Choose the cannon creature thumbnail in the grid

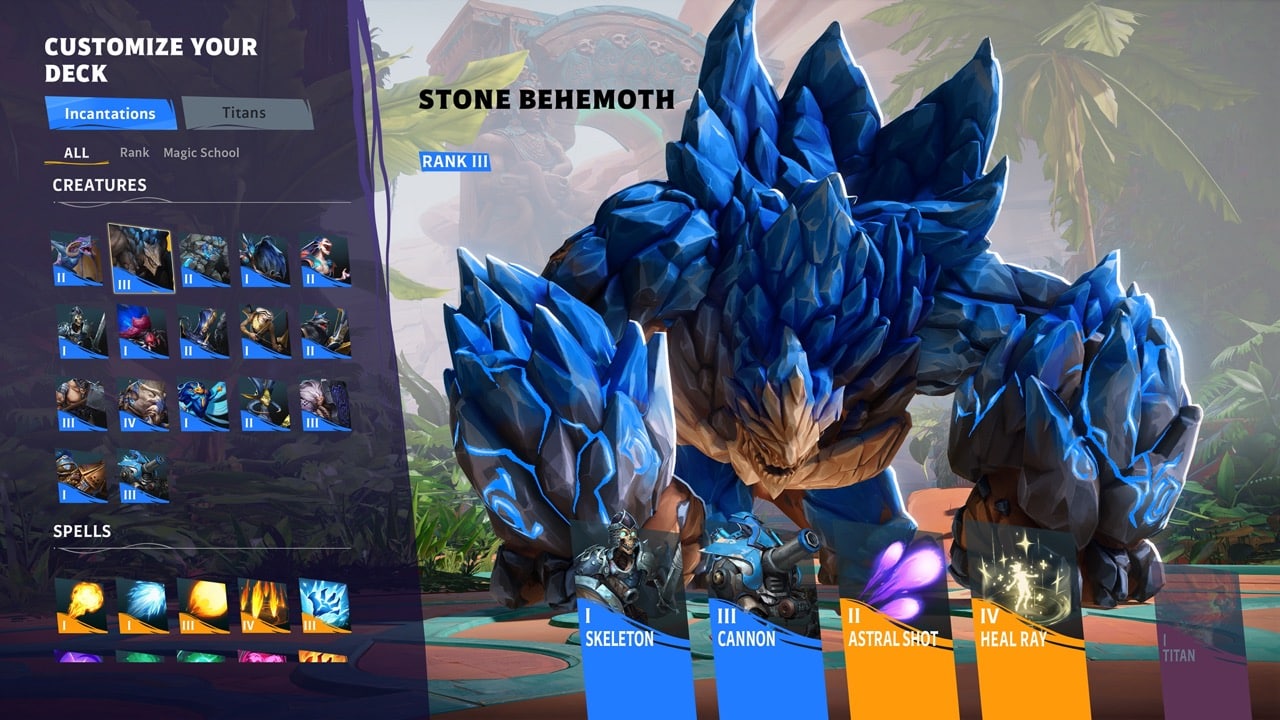click(x=142, y=475)
